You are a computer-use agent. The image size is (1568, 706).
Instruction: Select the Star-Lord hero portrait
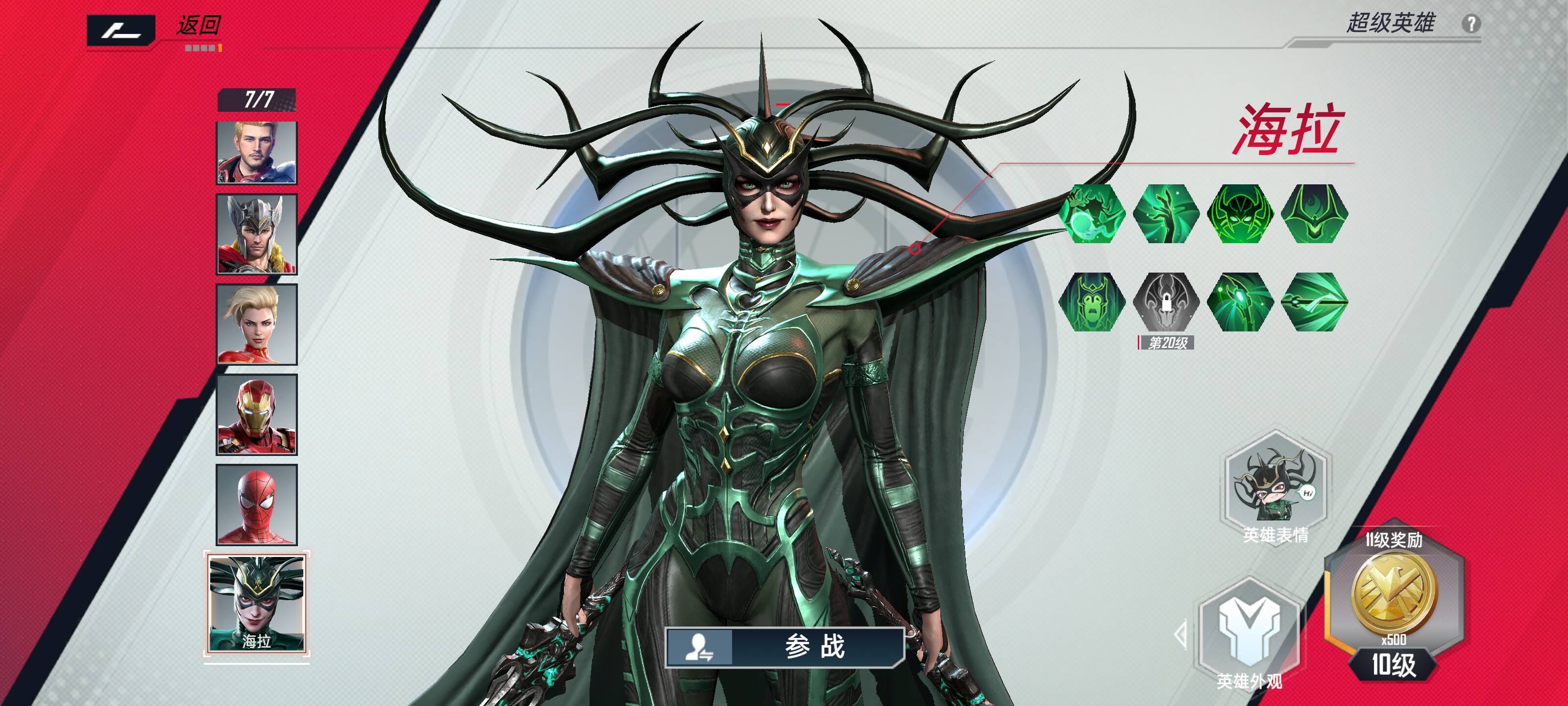click(257, 152)
